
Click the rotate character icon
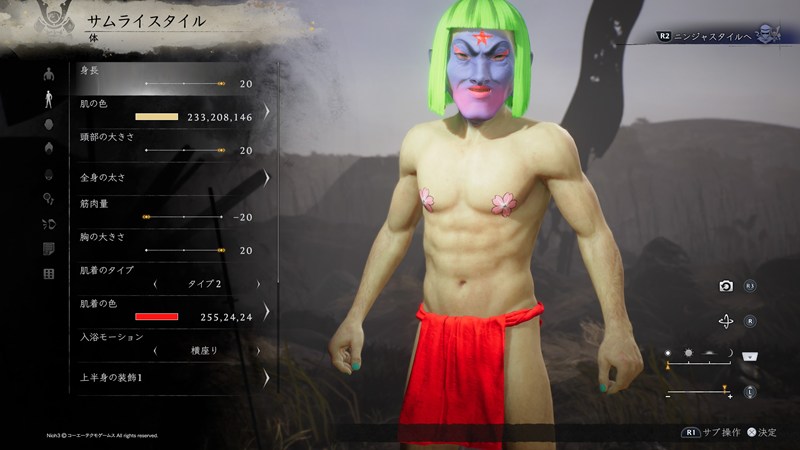(x=726, y=321)
